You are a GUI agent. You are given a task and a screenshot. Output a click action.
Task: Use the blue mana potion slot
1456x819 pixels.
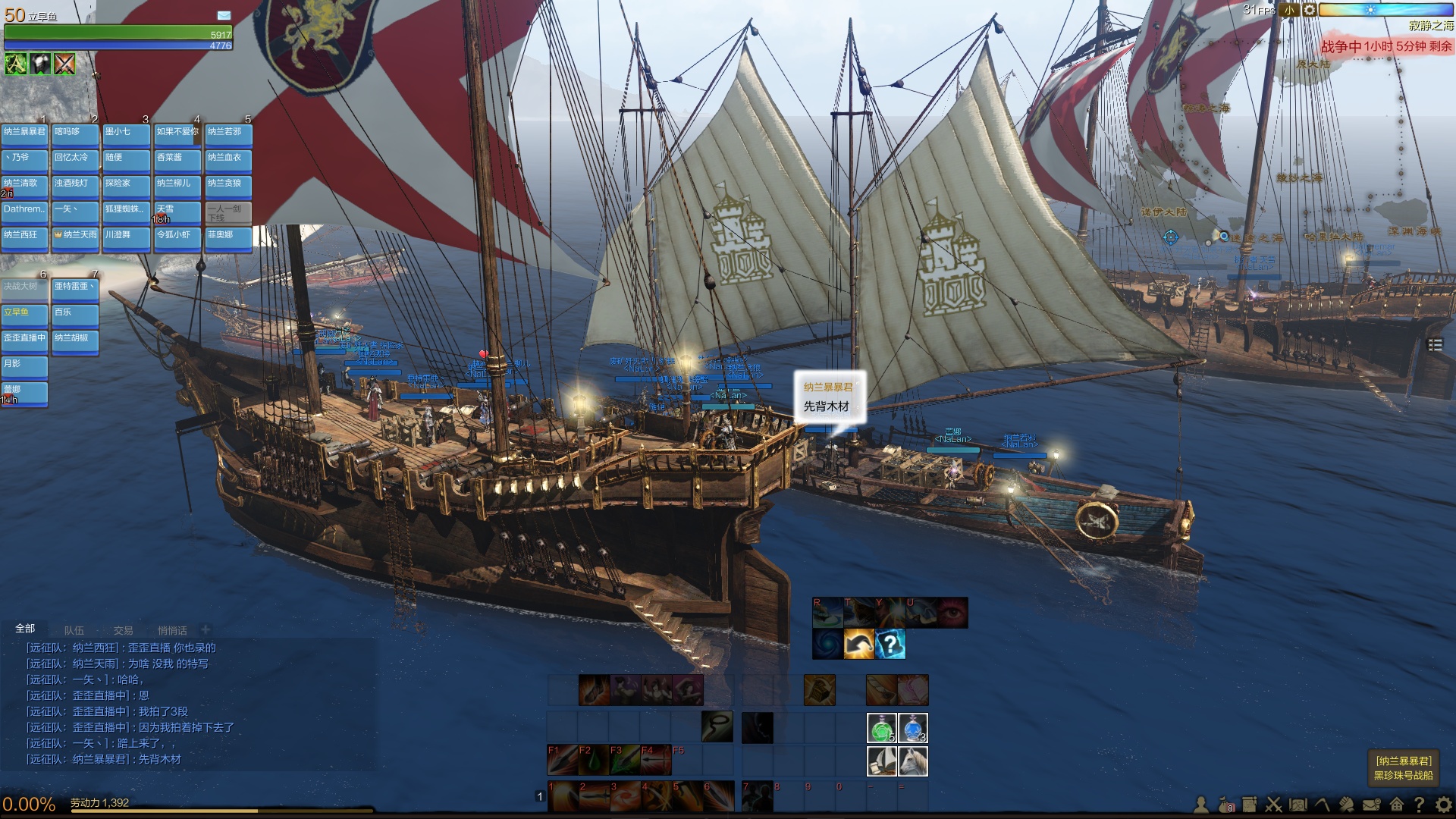[x=913, y=728]
